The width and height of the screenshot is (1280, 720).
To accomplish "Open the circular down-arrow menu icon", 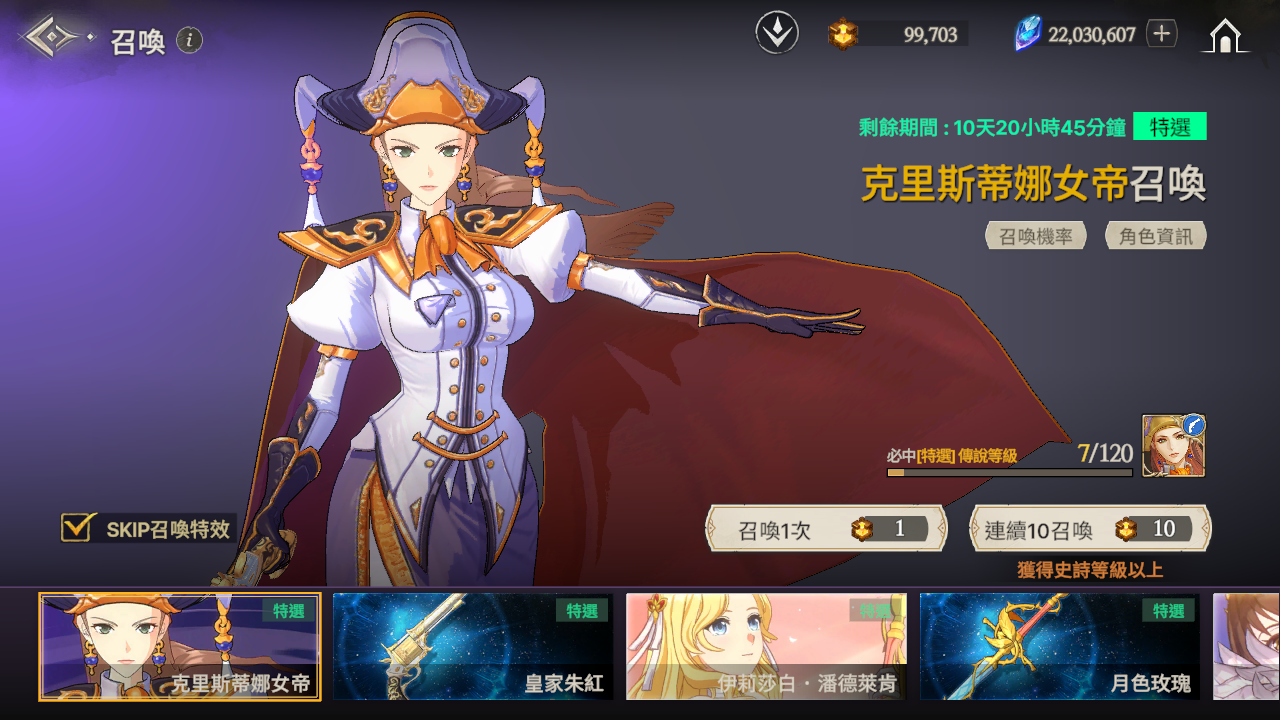I will [x=777, y=34].
